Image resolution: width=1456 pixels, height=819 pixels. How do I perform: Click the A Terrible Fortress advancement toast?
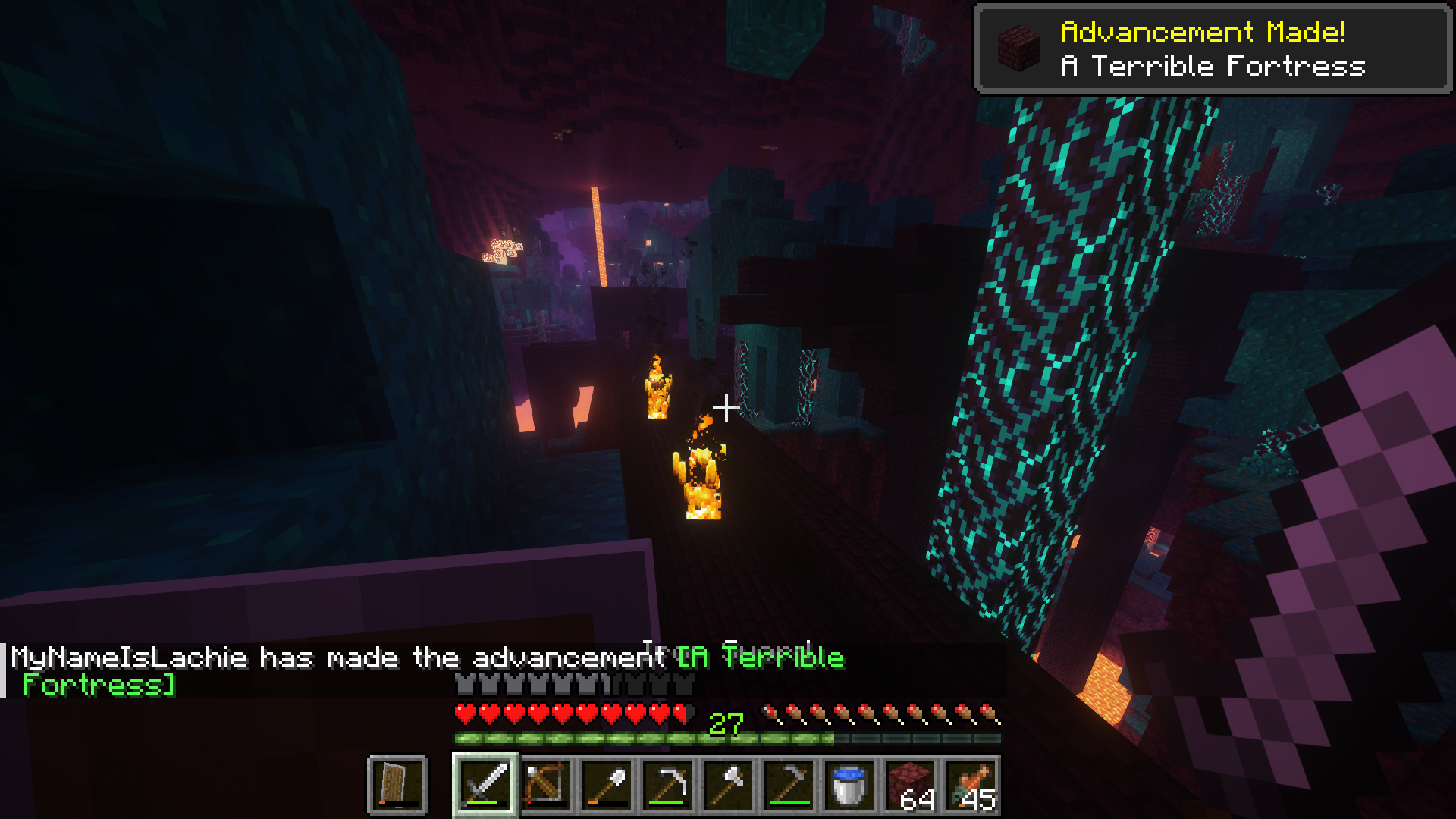(1212, 49)
